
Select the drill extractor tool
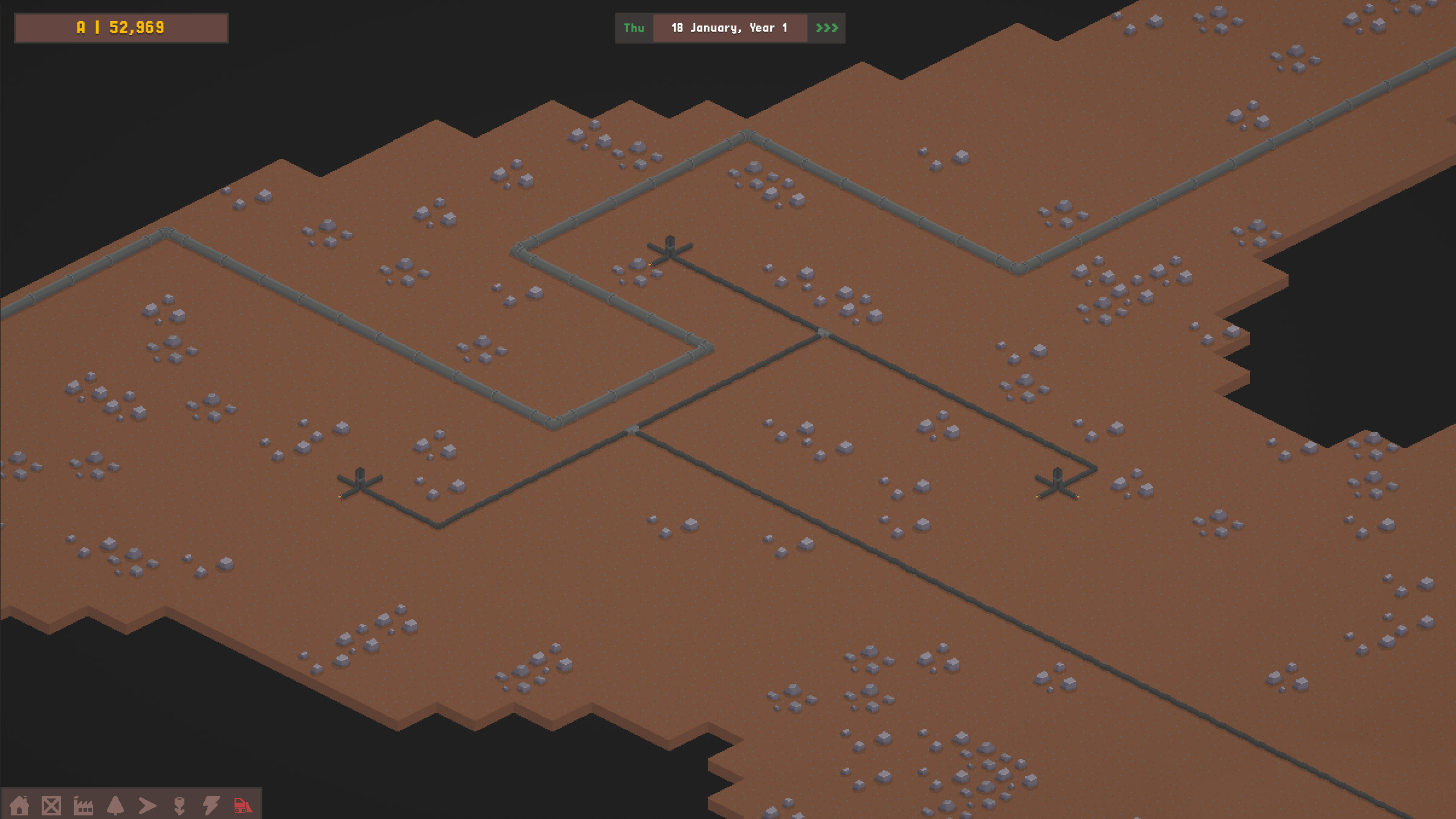pos(179,805)
